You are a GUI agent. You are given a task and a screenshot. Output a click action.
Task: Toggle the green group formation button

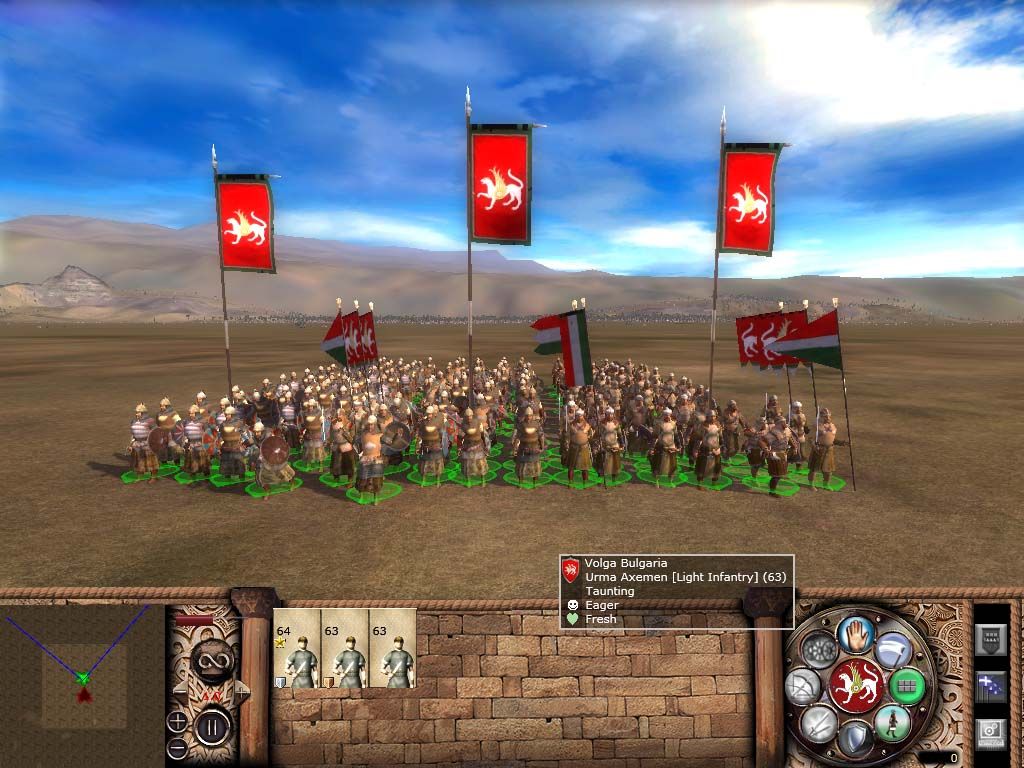(908, 686)
